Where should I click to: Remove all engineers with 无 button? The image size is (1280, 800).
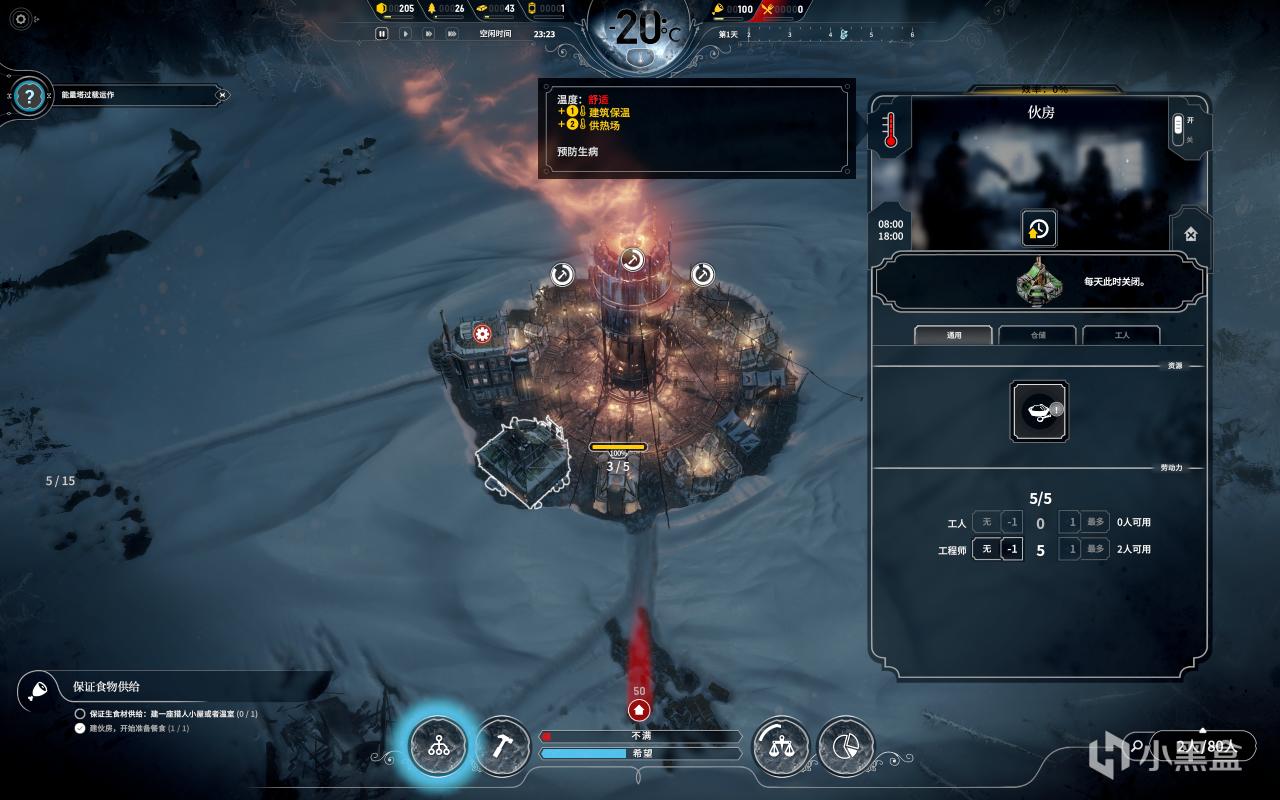pyautogui.click(x=986, y=549)
